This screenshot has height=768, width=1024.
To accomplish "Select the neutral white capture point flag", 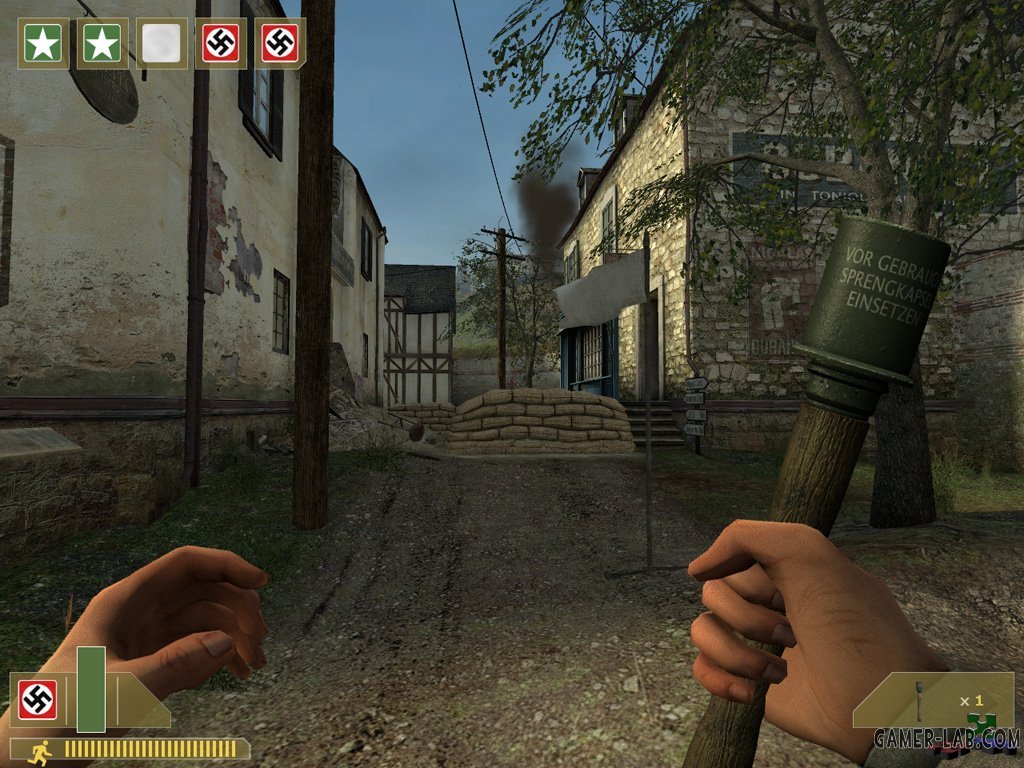I will [161, 43].
